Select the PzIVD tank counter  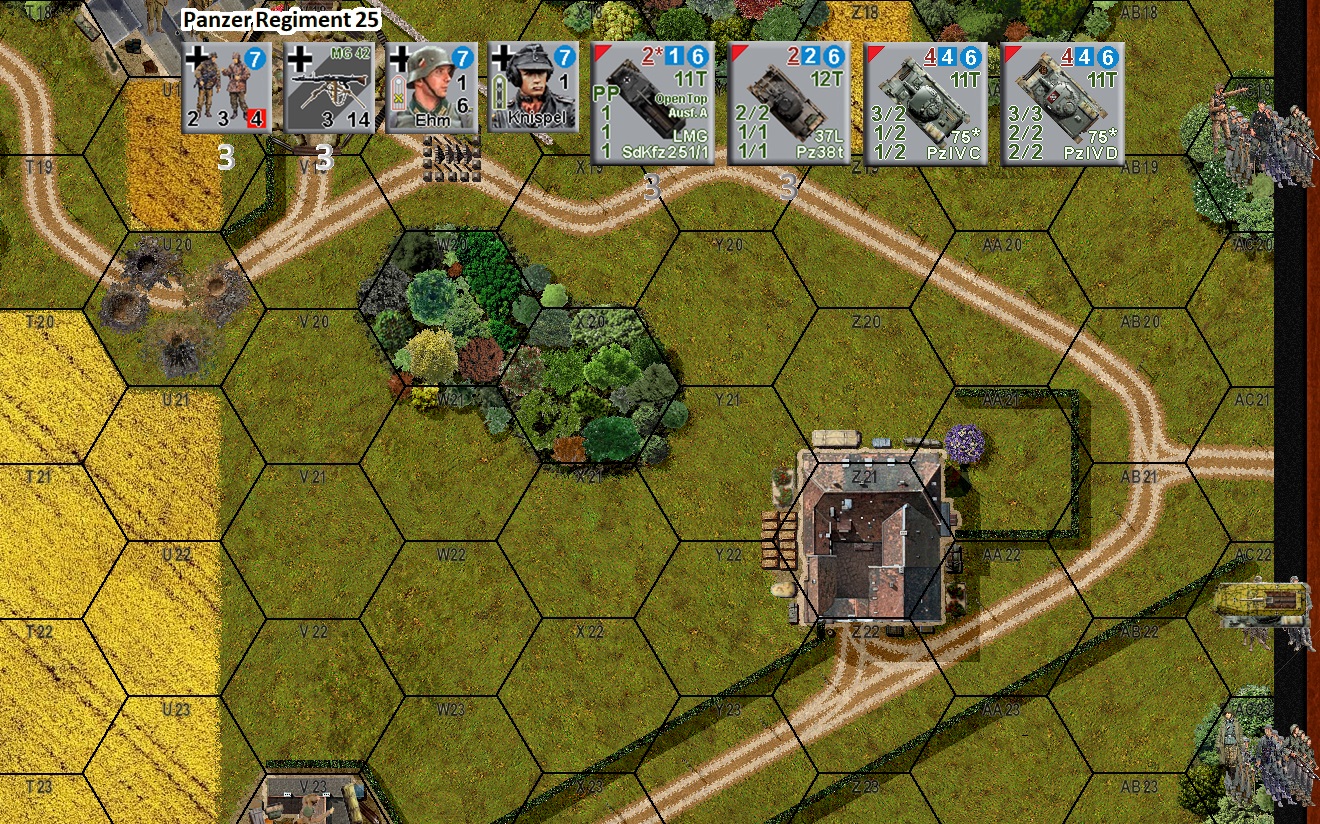tap(1062, 105)
